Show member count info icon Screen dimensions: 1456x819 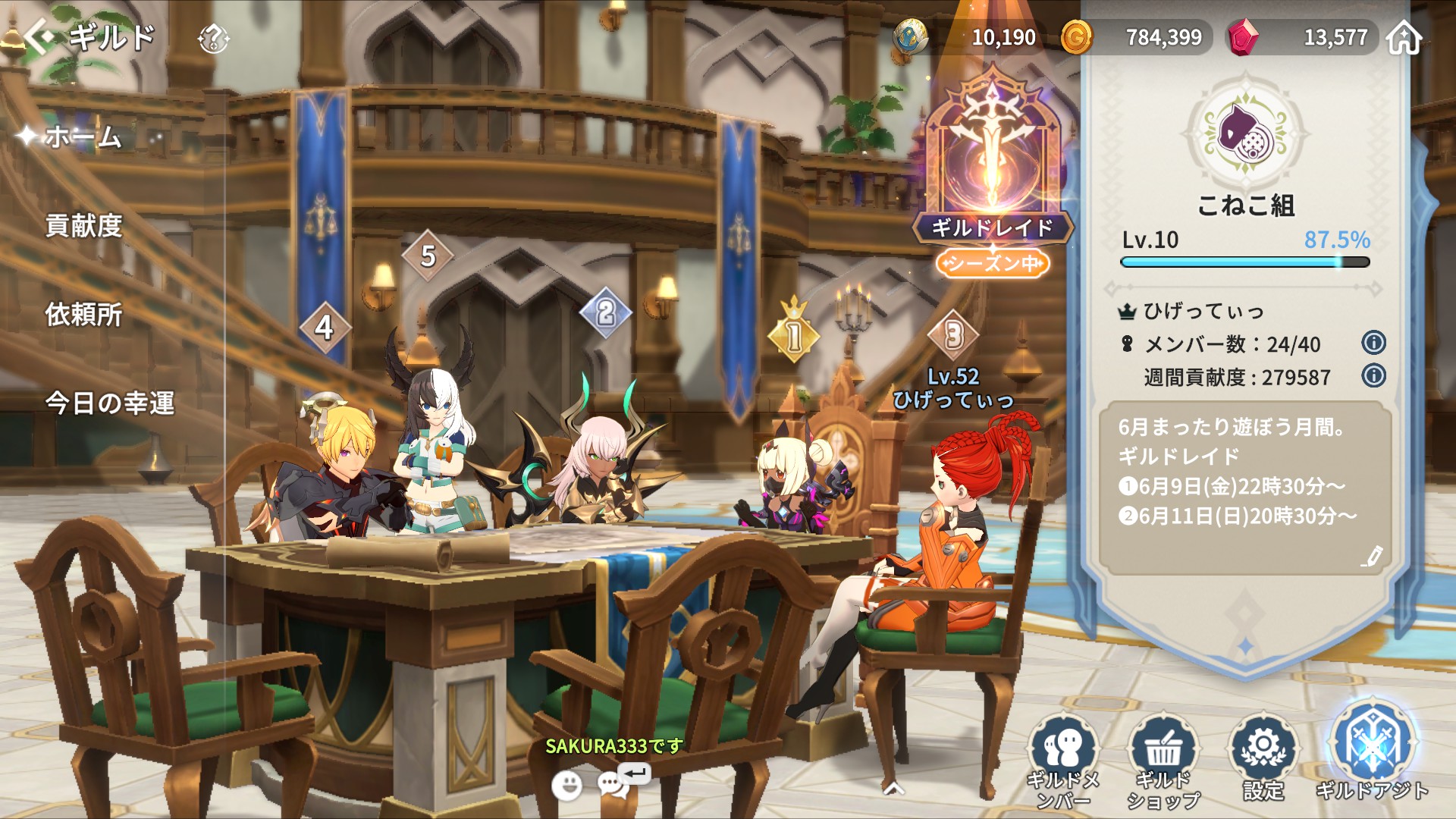coord(1373,344)
